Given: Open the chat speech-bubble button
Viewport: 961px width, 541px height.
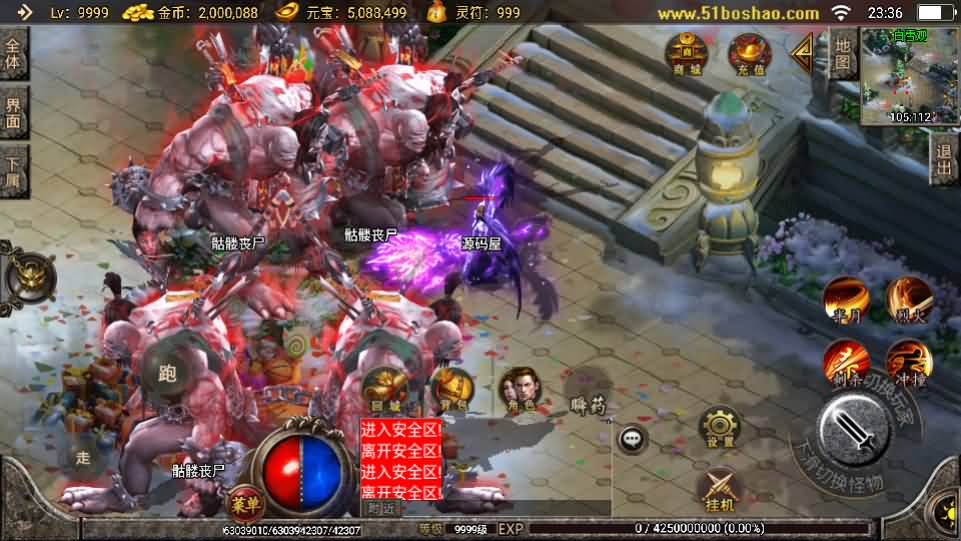Looking at the screenshot, I should point(632,438).
